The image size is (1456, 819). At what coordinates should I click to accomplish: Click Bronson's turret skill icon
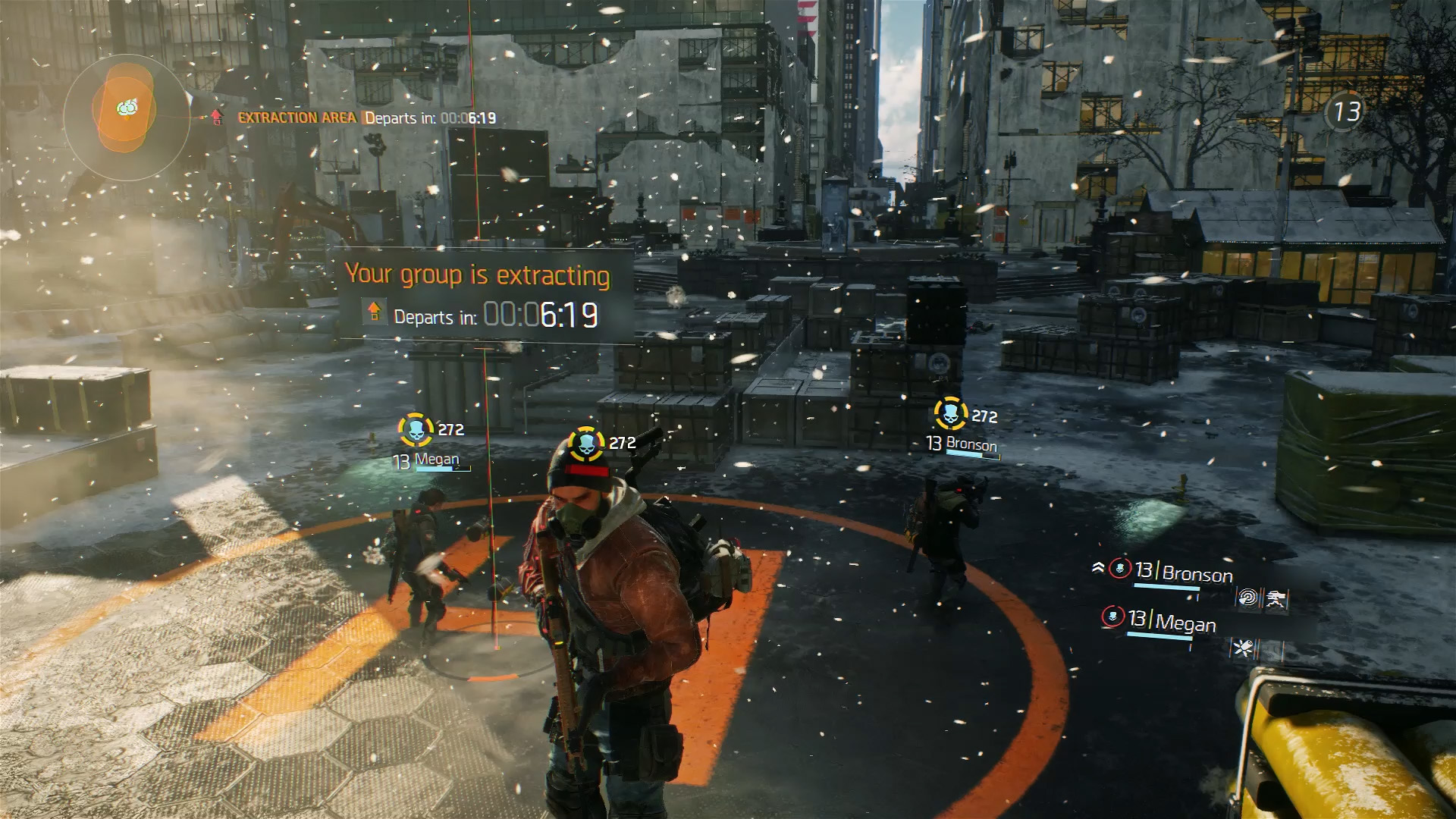[1276, 600]
